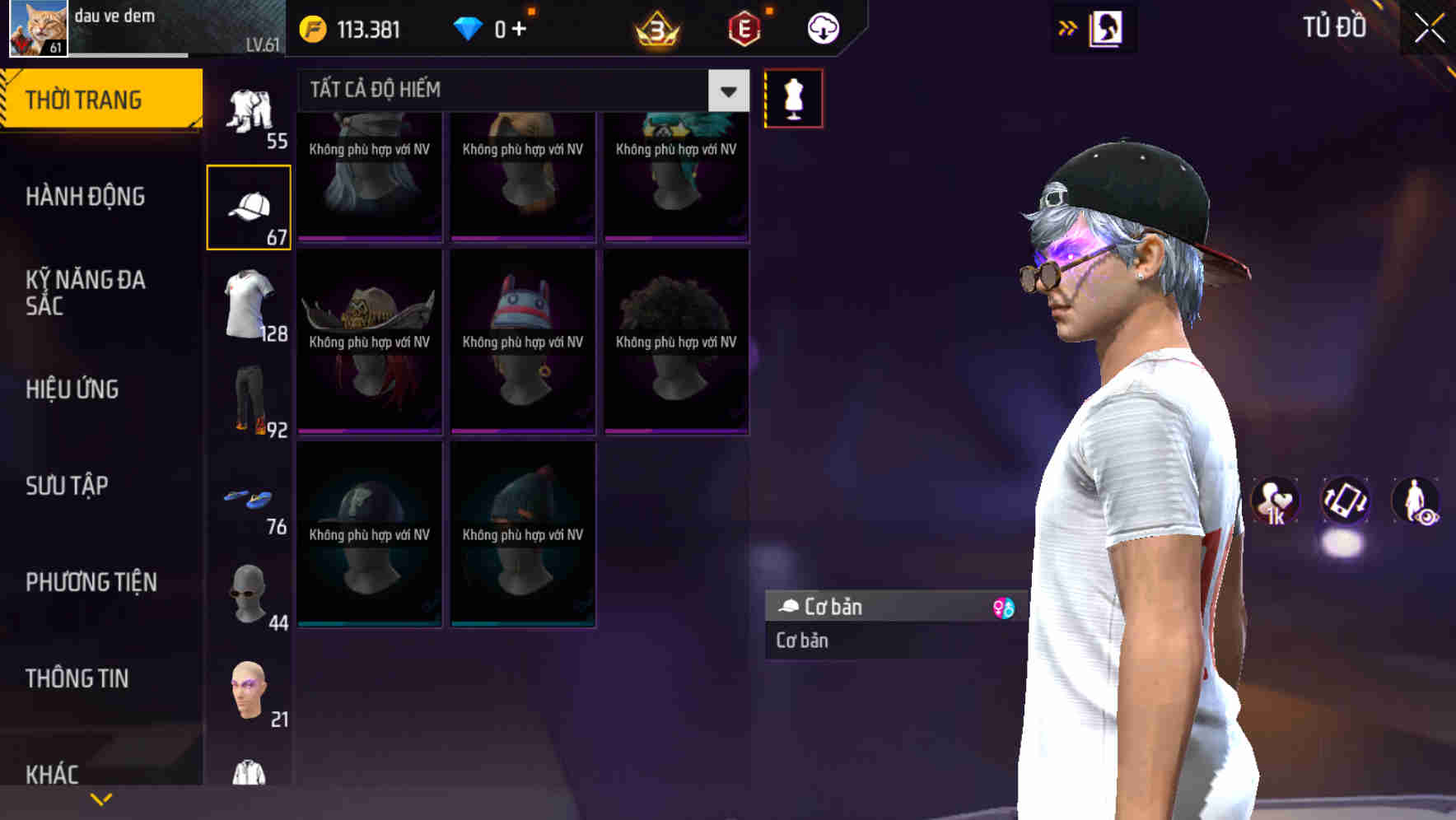The width and height of the screenshot is (1456, 820).
Task: Select the pants category with 92 items
Action: pos(250,403)
